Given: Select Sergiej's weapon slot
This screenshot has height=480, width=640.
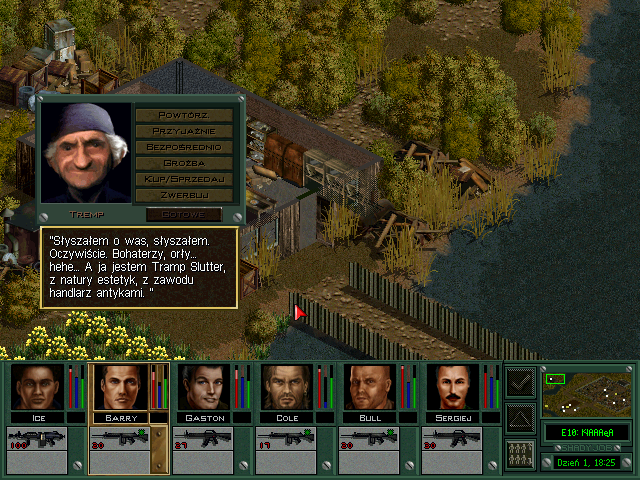Looking at the screenshot, I should (452, 441).
